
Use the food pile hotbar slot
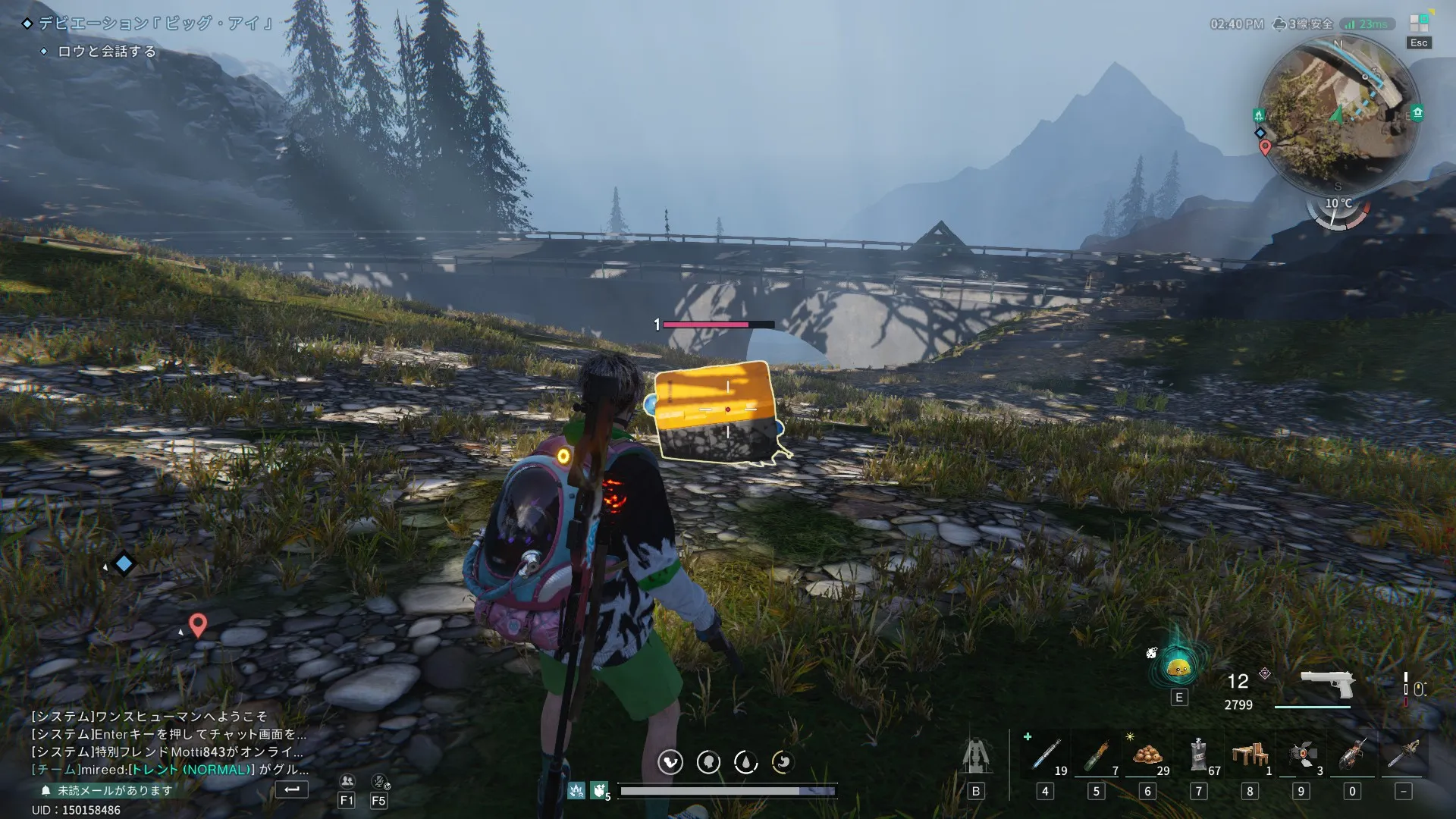1147,755
